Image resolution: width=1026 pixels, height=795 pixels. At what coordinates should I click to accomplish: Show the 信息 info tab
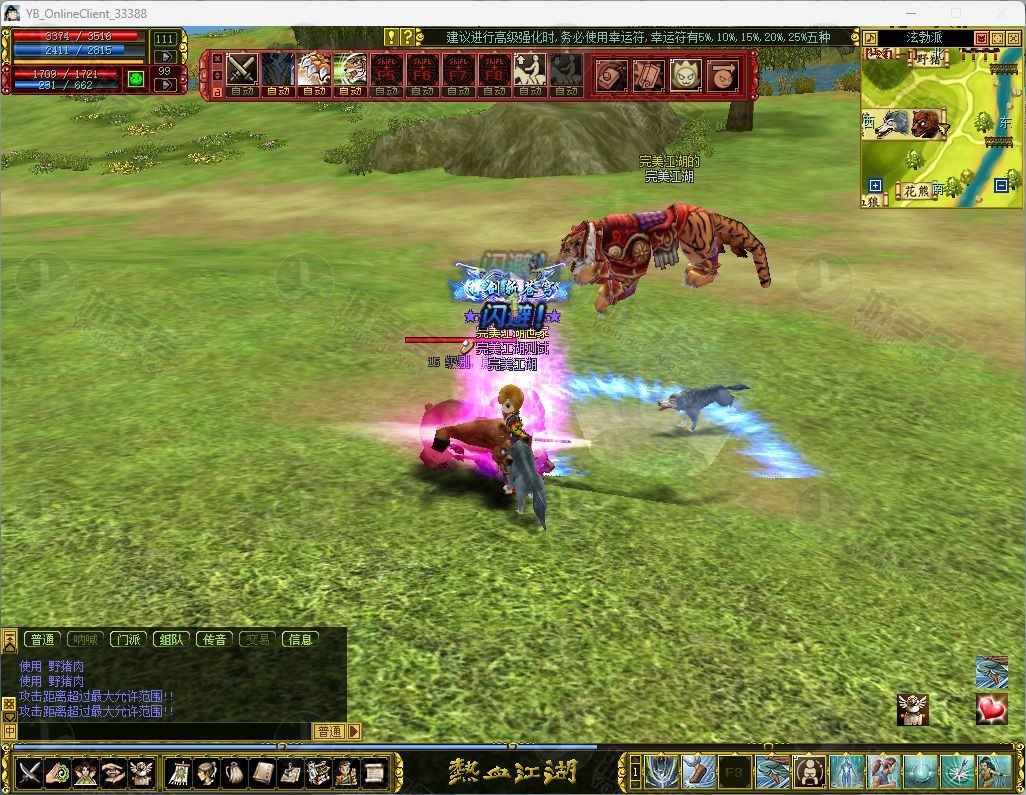(300, 639)
